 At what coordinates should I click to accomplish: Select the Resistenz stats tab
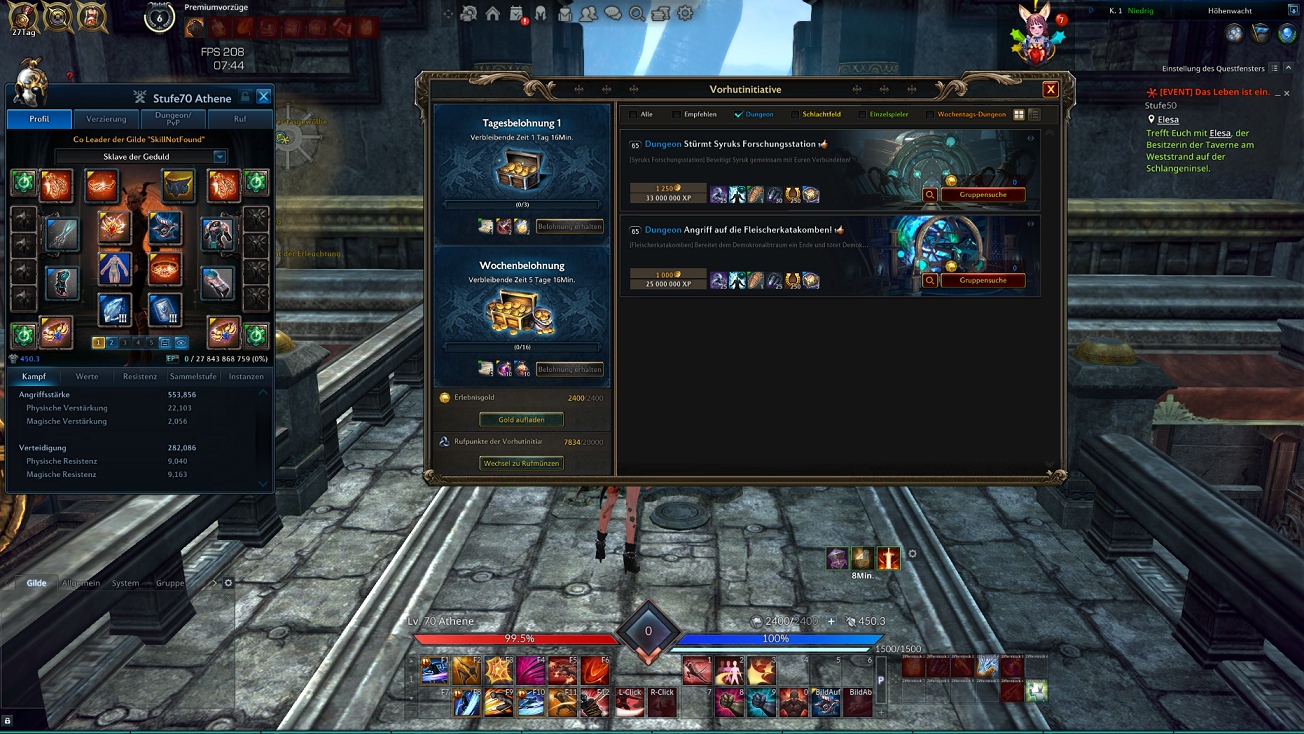[x=140, y=377]
